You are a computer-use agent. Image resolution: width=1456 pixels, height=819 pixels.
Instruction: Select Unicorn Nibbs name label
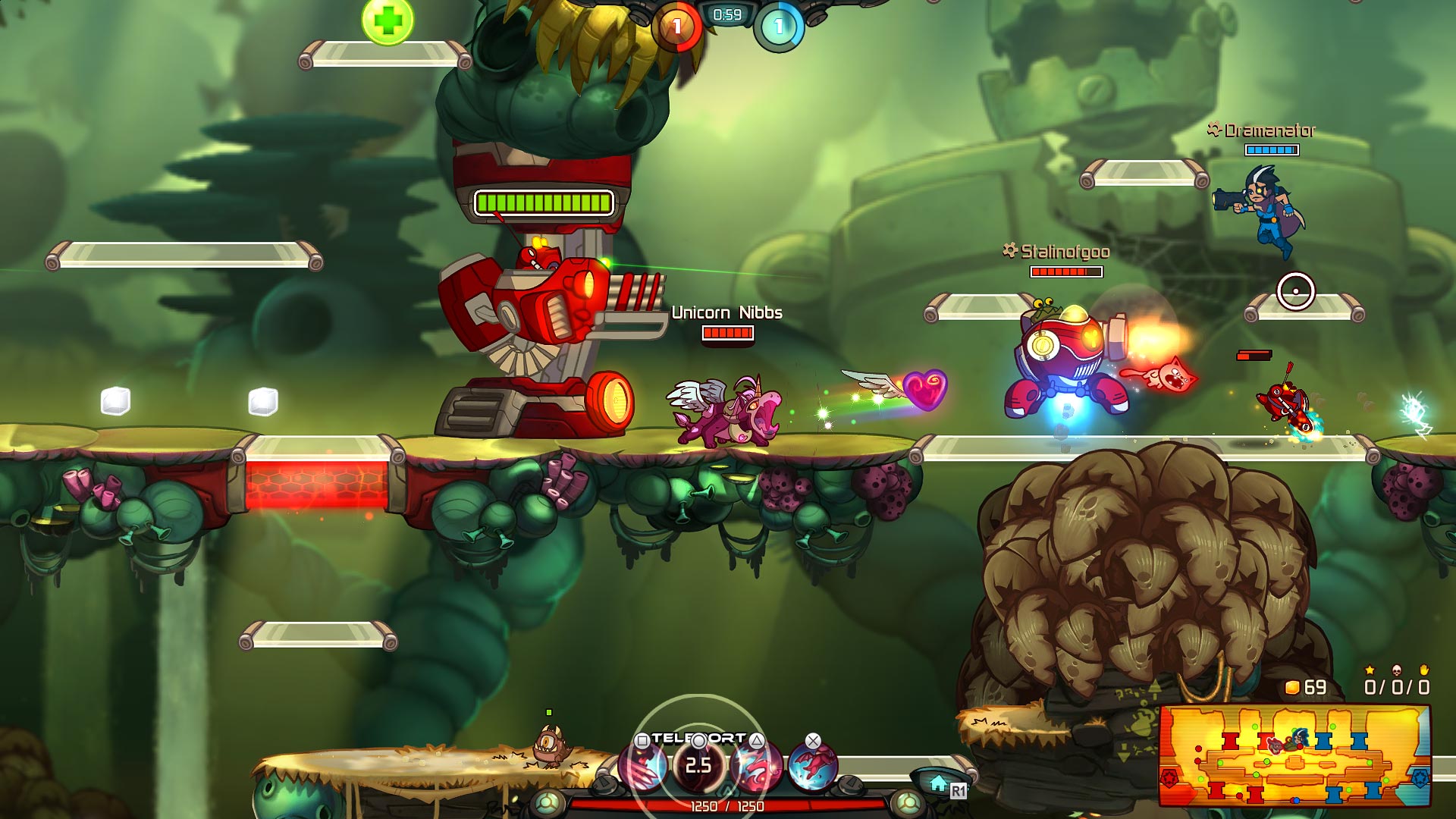[x=726, y=311]
